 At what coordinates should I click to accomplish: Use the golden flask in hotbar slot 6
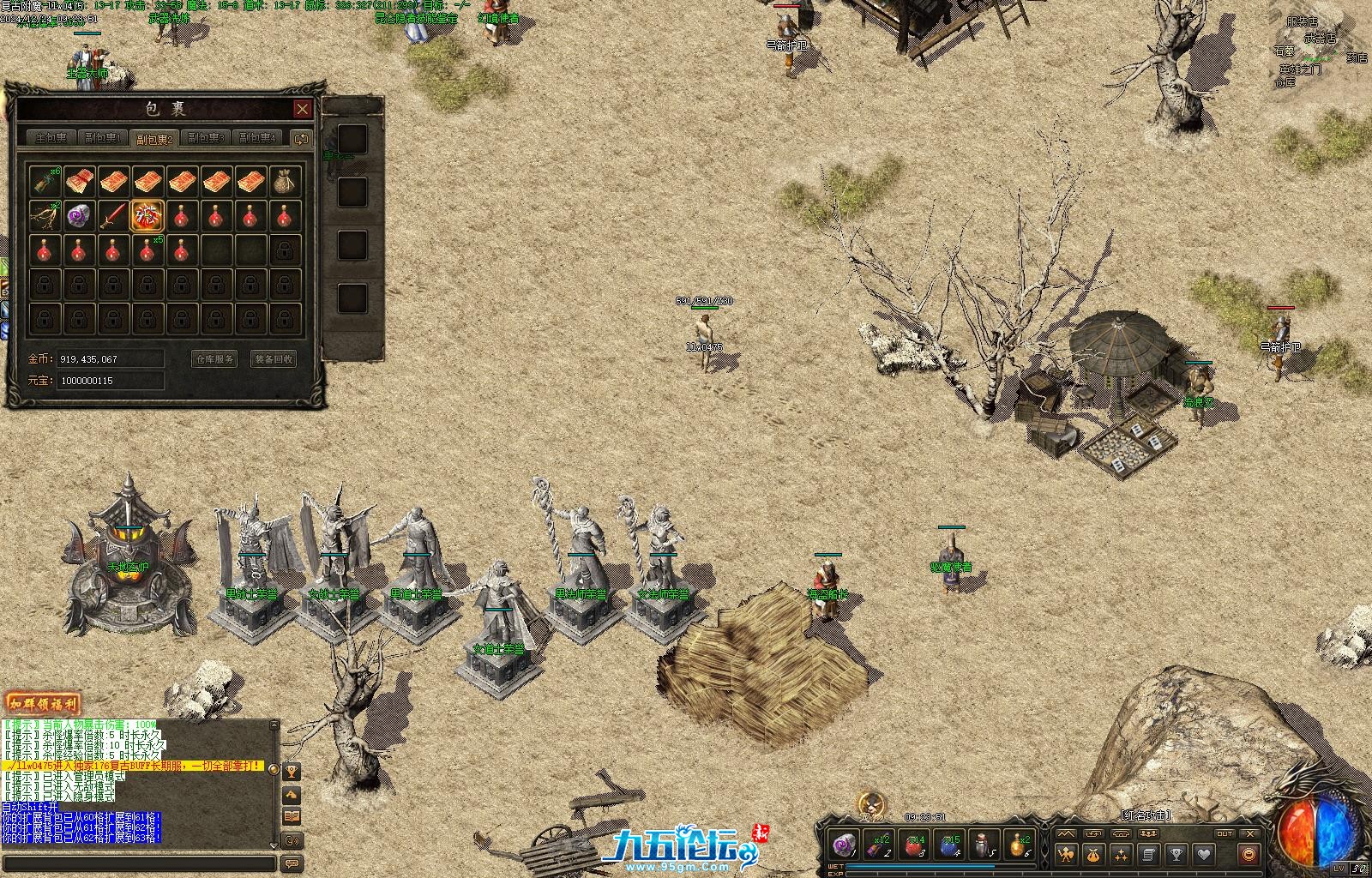tap(1019, 846)
